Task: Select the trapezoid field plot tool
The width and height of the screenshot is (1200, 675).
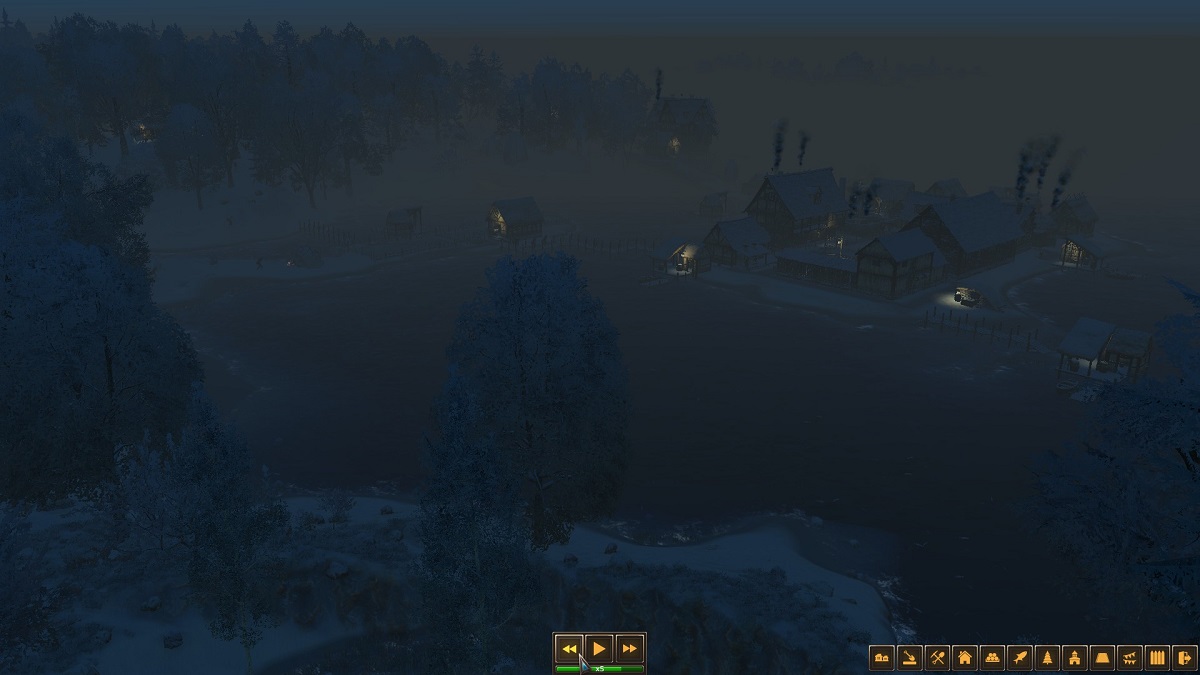Action: (1102, 657)
